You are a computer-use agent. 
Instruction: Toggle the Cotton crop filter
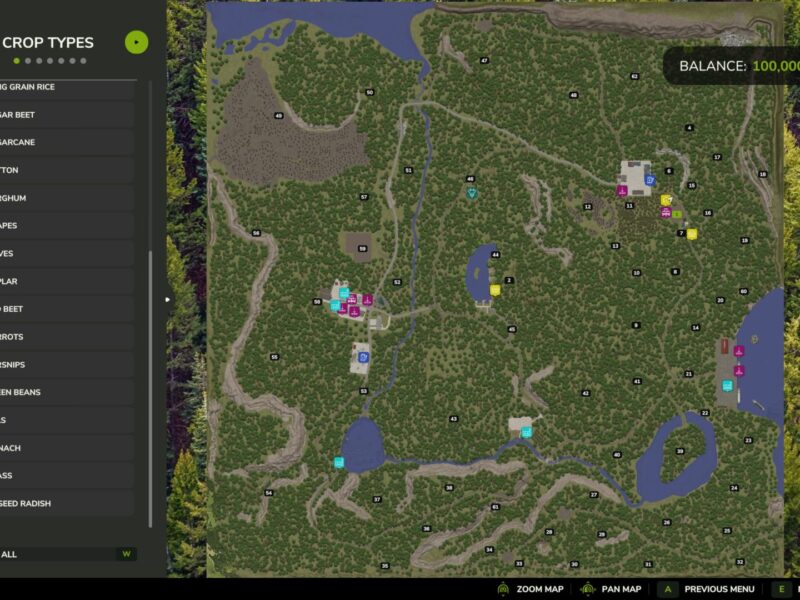[60, 170]
